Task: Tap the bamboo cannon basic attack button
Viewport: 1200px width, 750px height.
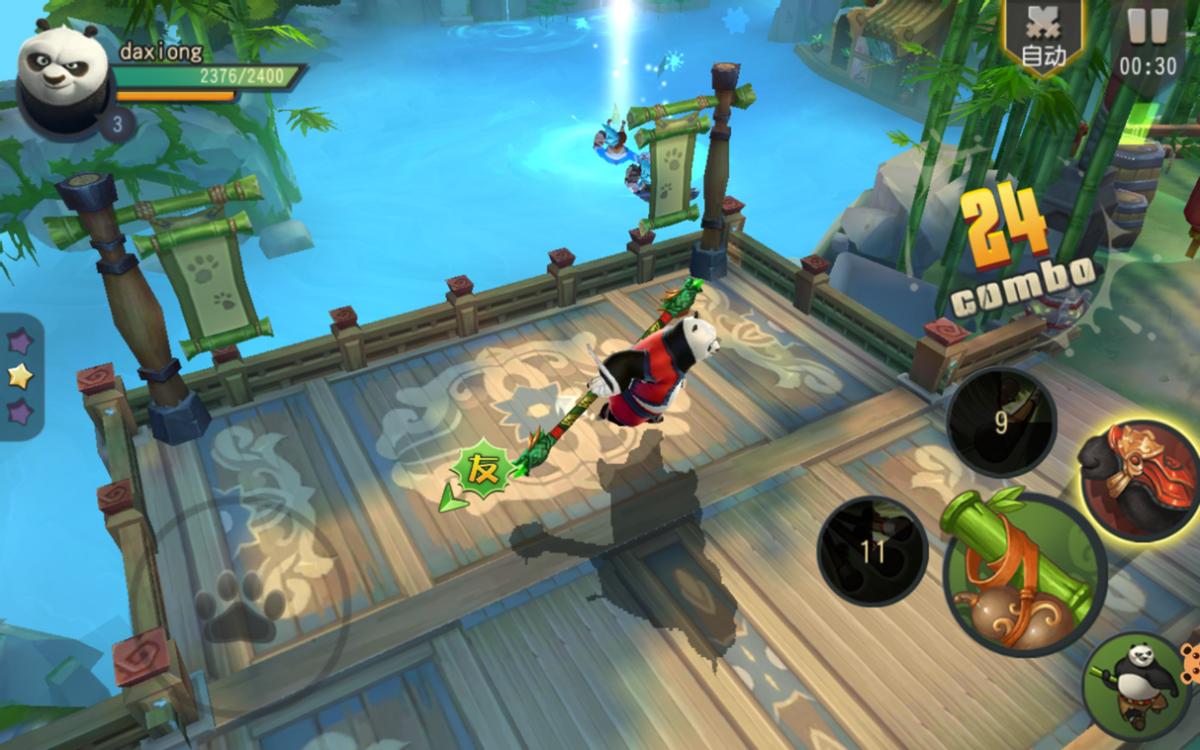Action: click(1020, 572)
